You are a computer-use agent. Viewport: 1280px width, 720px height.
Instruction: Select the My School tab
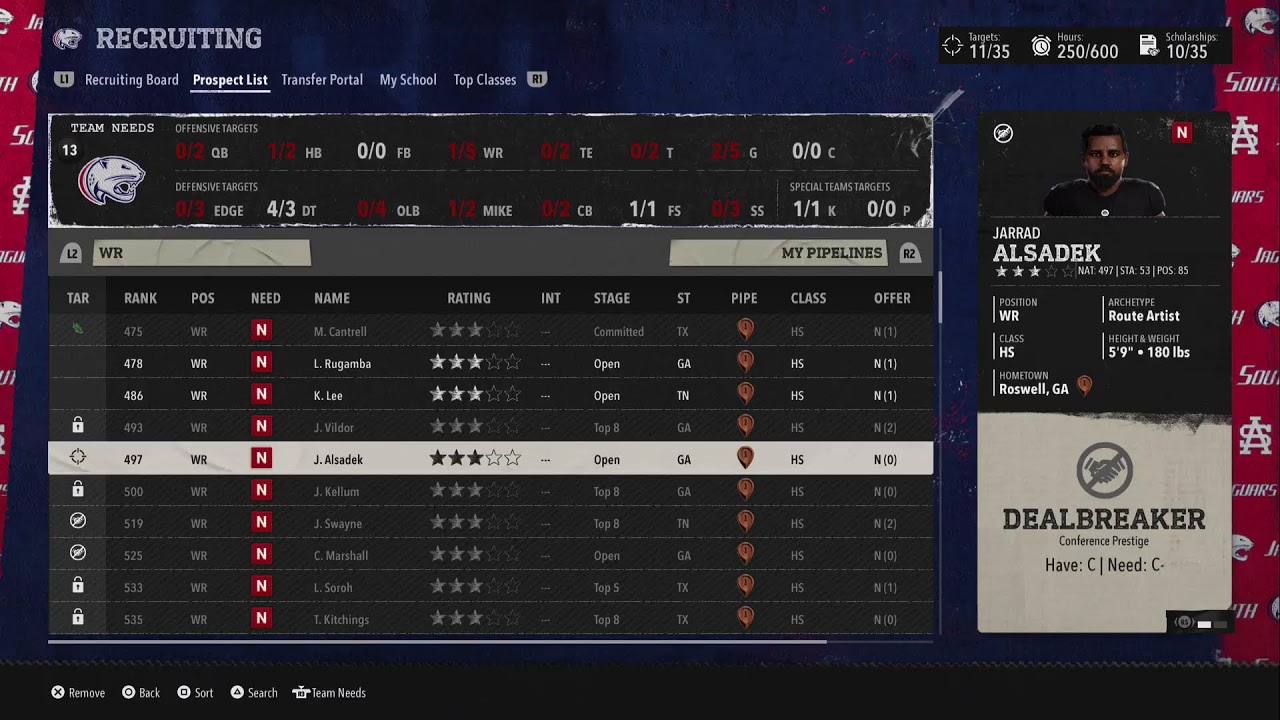408,80
